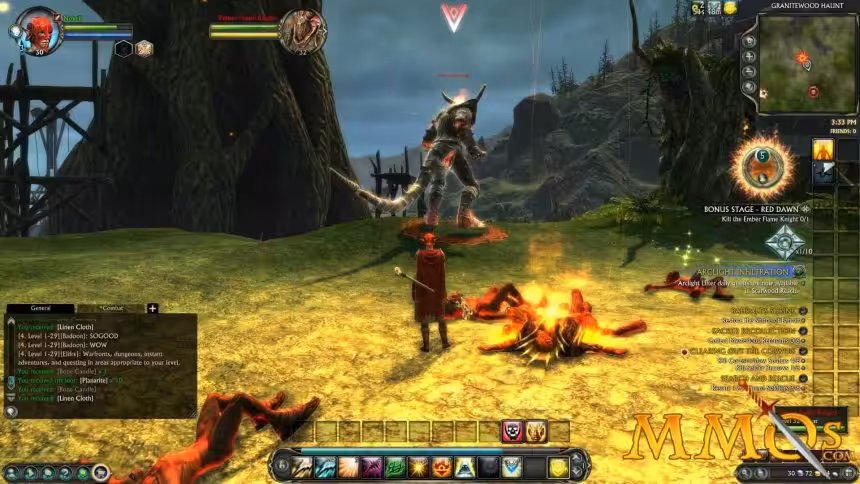860x484 pixels.
Task: Open the Bonus Stage Red Dawn objective
Action: (752, 209)
